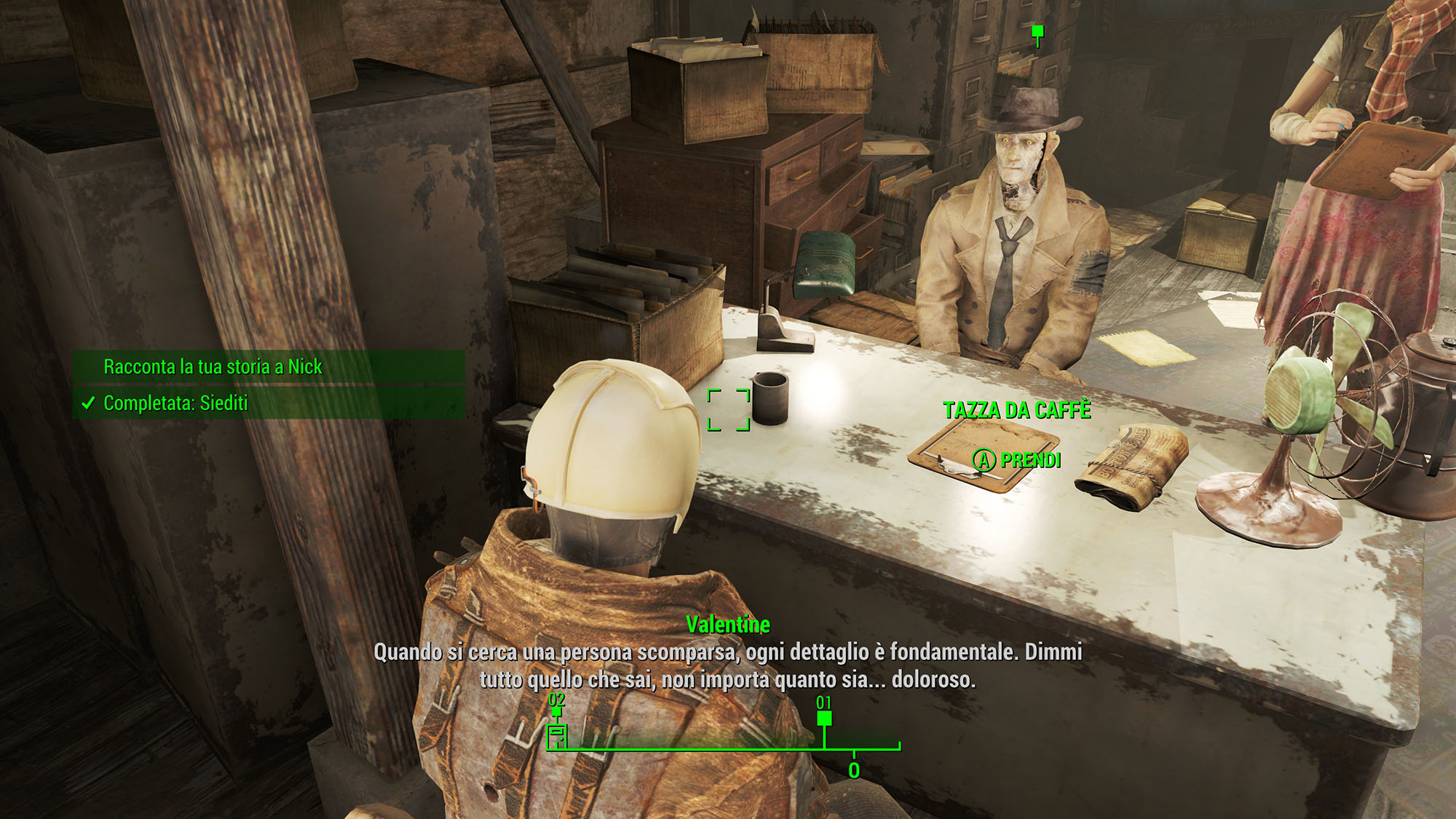Select the 'Racconta la tua storia a Nick' objective

click(213, 366)
